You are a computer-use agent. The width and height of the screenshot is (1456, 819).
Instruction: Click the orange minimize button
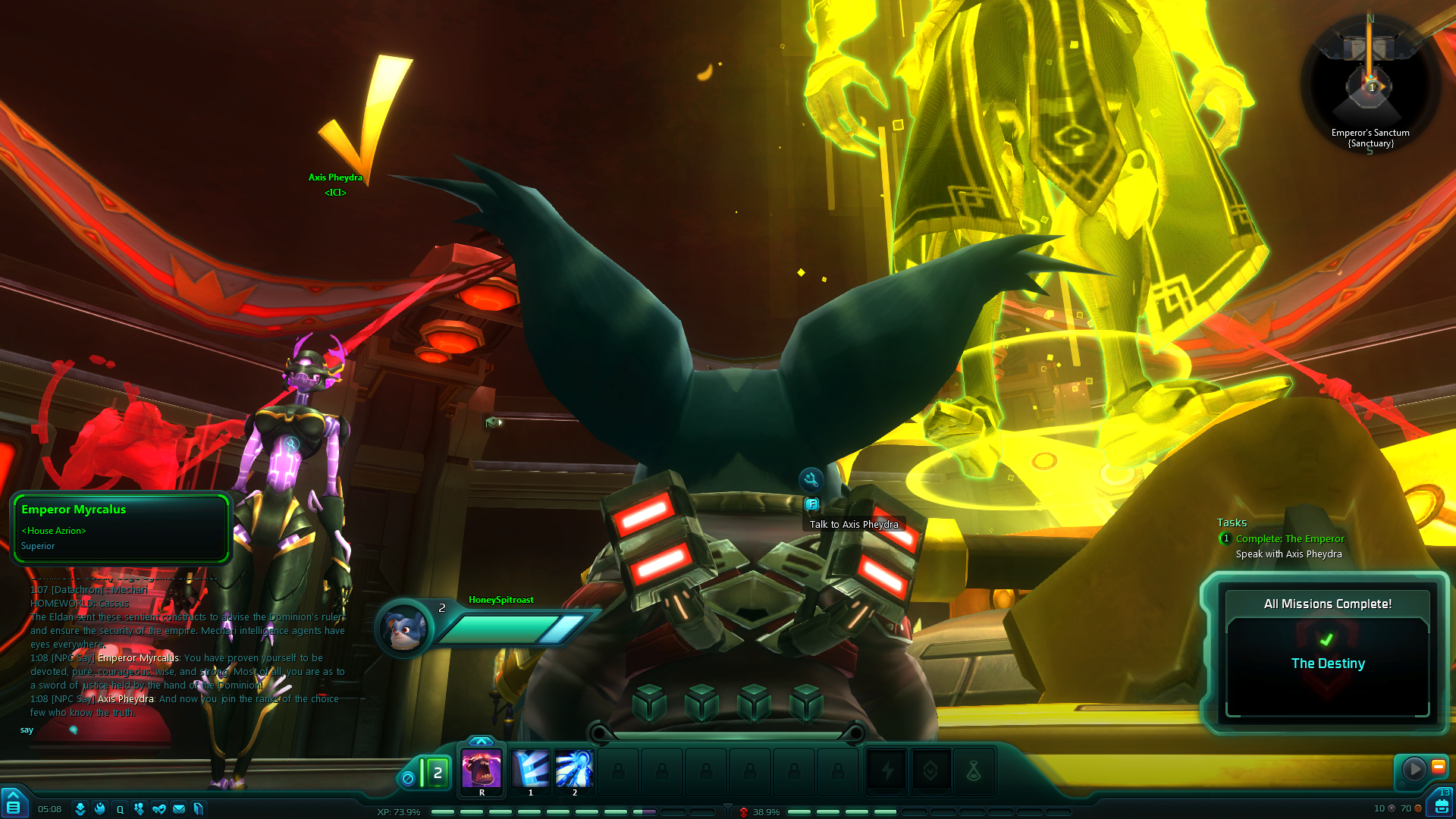click(x=1438, y=767)
